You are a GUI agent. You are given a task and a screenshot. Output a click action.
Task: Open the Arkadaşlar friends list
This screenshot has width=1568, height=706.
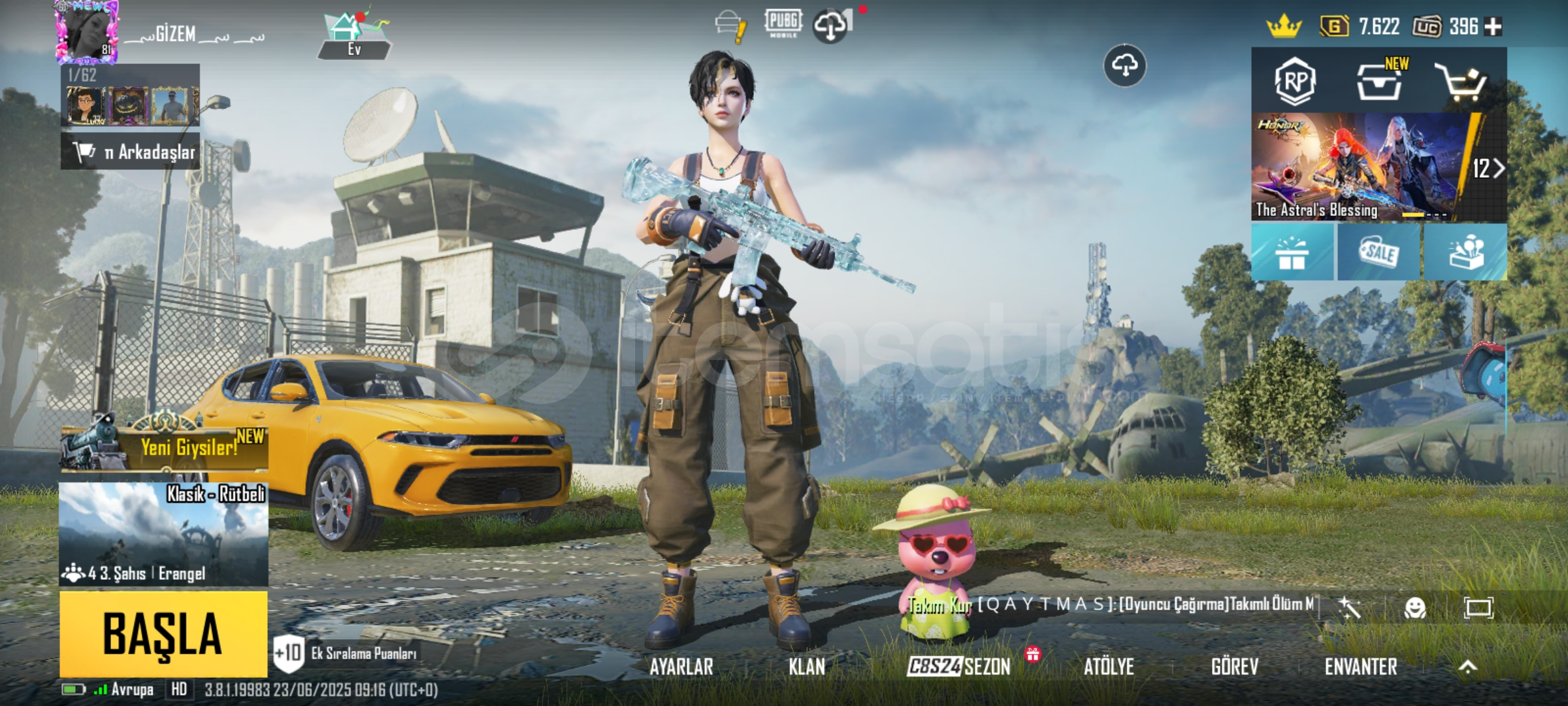click(131, 152)
